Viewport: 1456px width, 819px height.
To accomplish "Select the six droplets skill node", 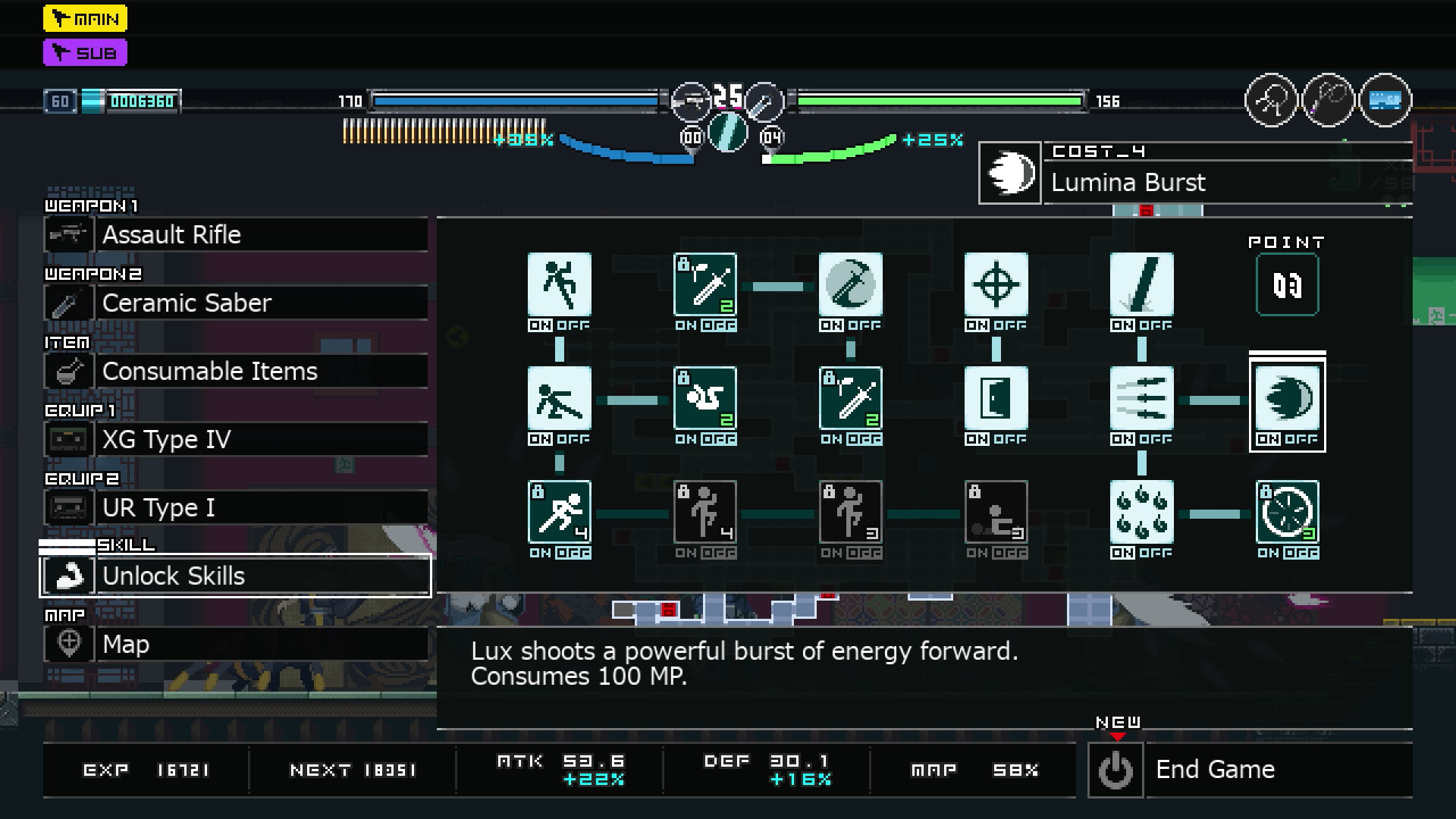I will [x=1141, y=513].
